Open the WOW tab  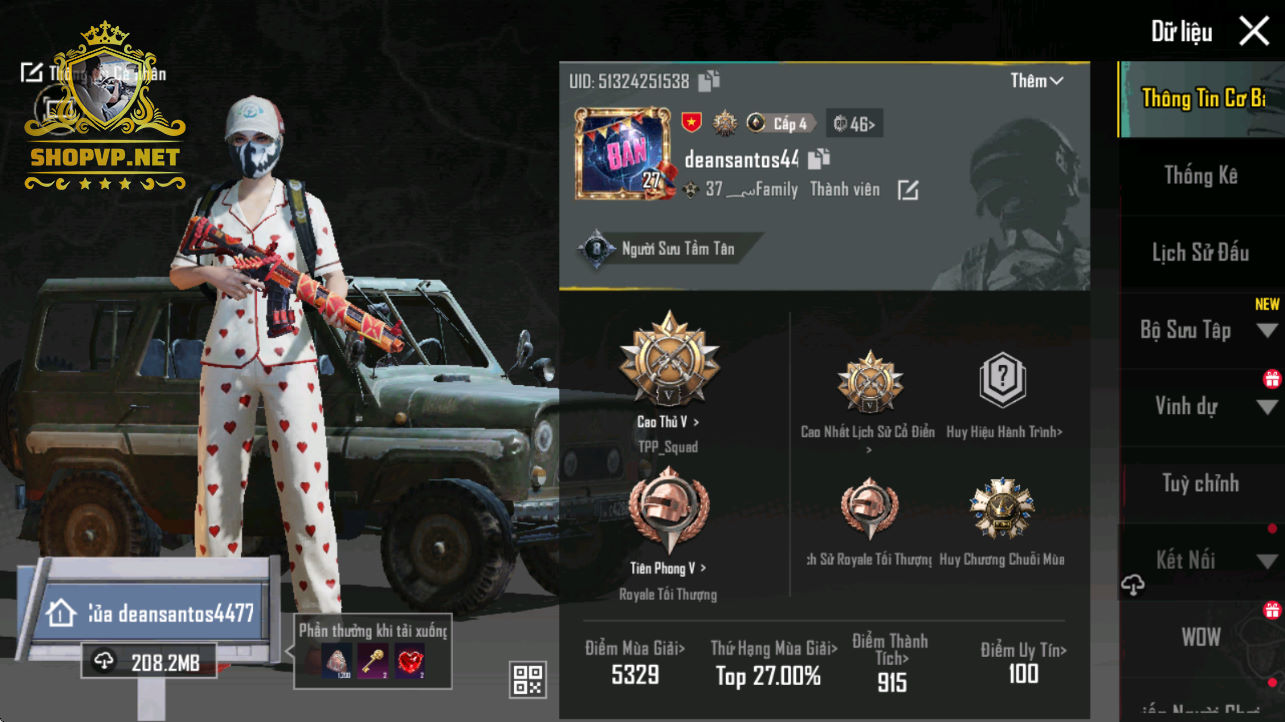1200,637
